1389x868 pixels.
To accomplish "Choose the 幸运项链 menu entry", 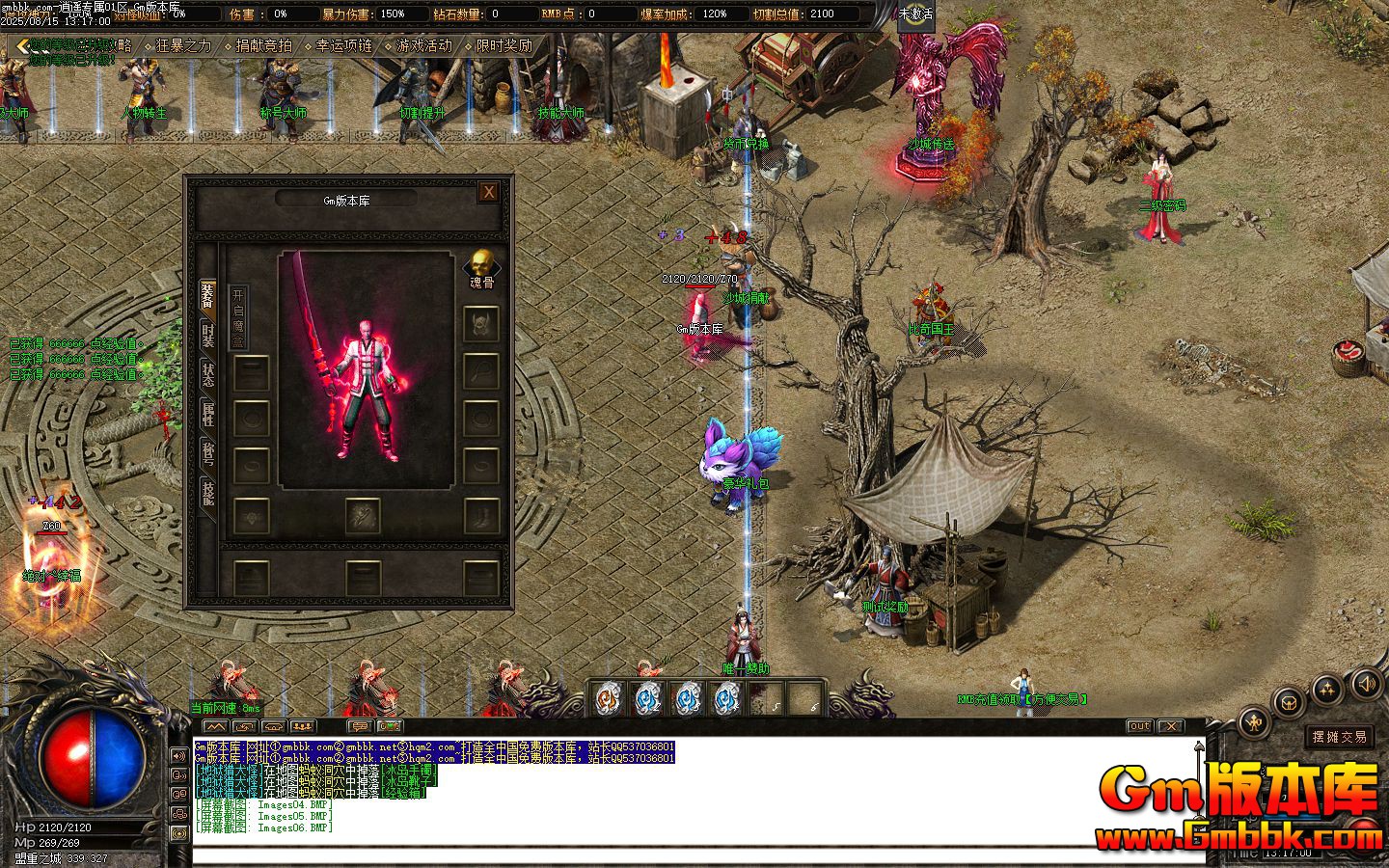I will 343,45.
